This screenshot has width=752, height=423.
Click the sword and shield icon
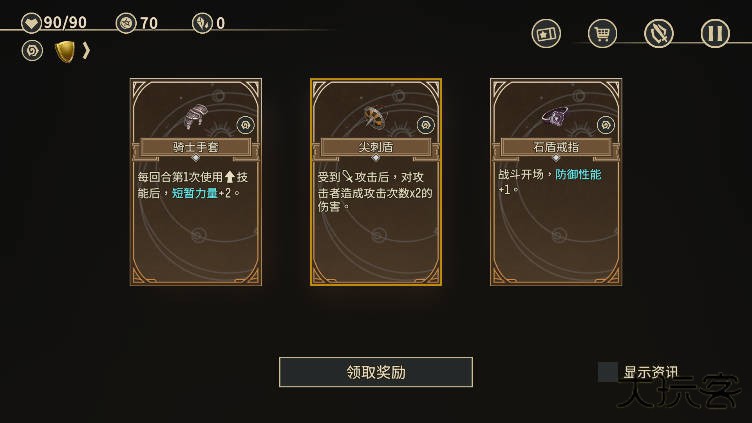(659, 34)
